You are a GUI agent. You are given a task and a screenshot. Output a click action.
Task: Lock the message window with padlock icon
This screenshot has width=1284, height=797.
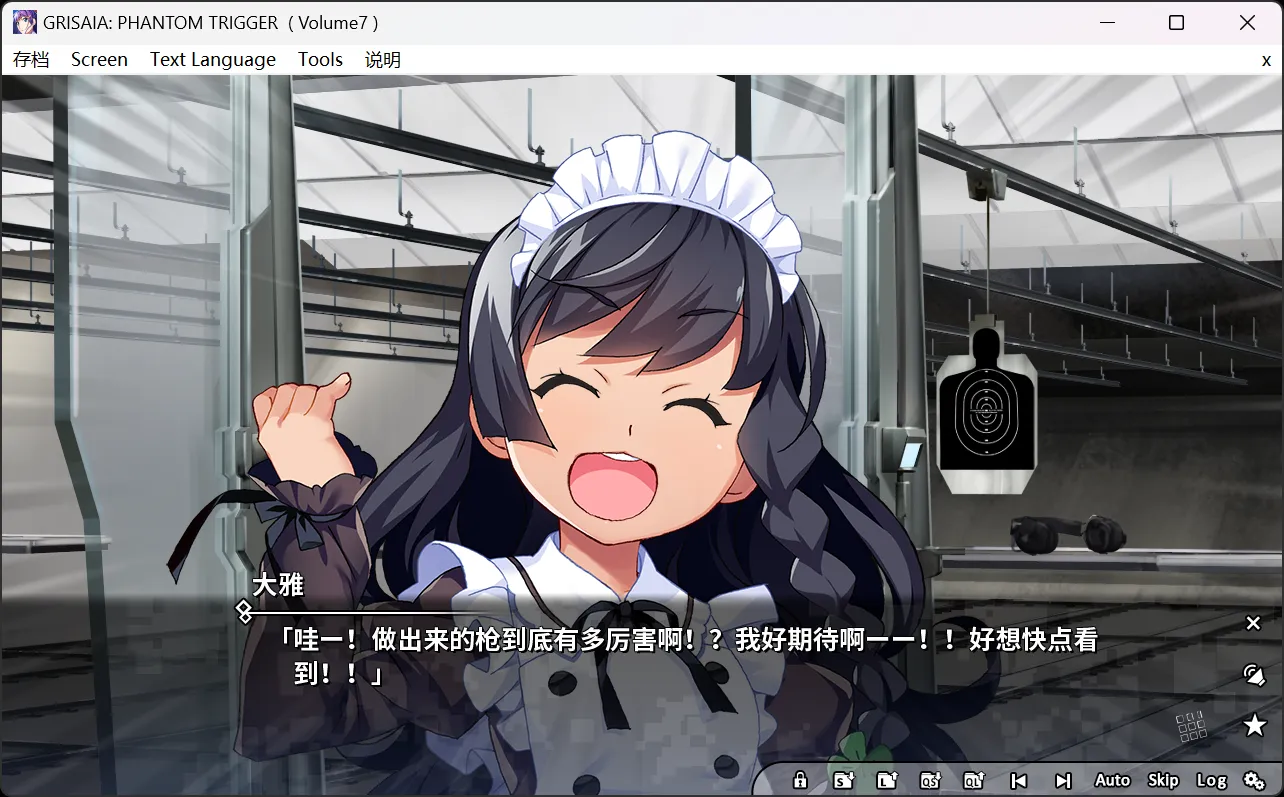click(x=800, y=780)
